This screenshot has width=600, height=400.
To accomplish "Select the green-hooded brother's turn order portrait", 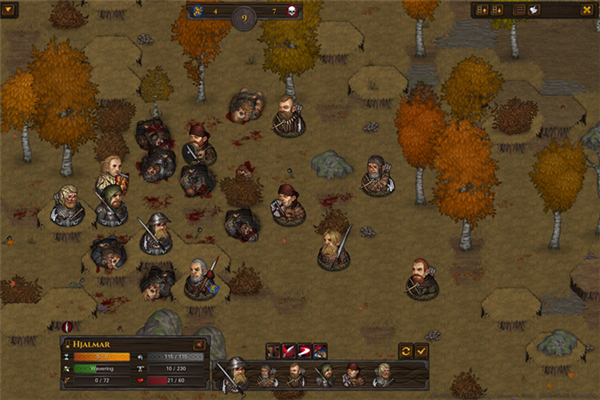I will pyautogui.click(x=325, y=375).
